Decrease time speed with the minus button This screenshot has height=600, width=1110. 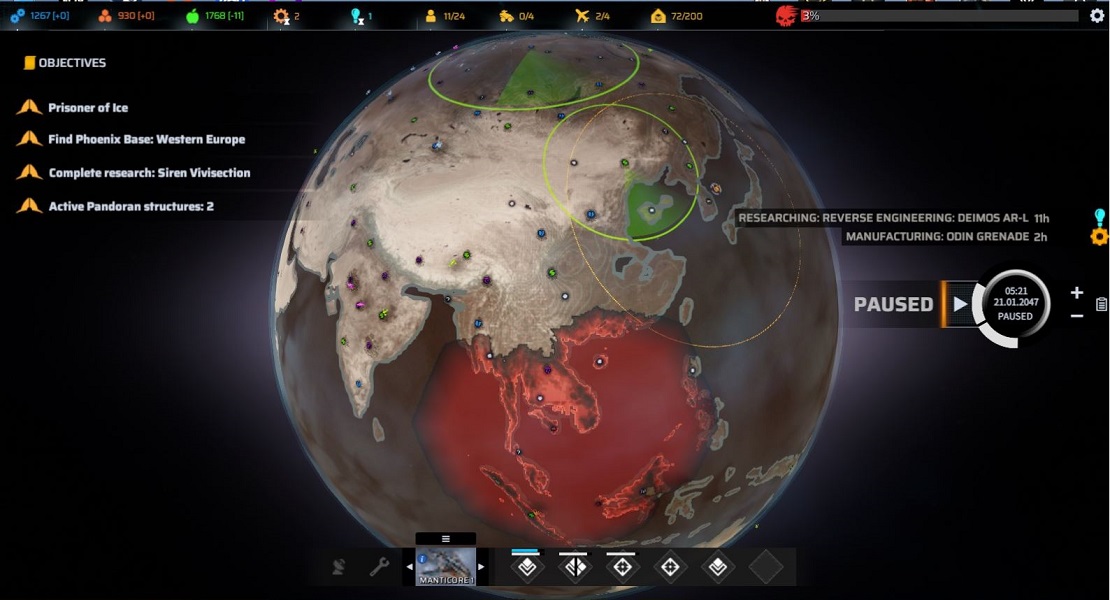(x=1076, y=316)
